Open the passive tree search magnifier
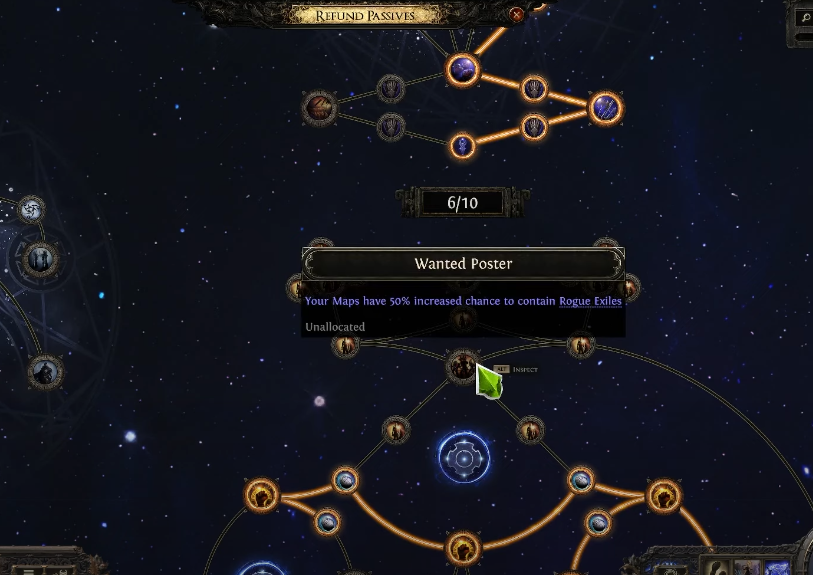The height and width of the screenshot is (575, 813). [804, 18]
